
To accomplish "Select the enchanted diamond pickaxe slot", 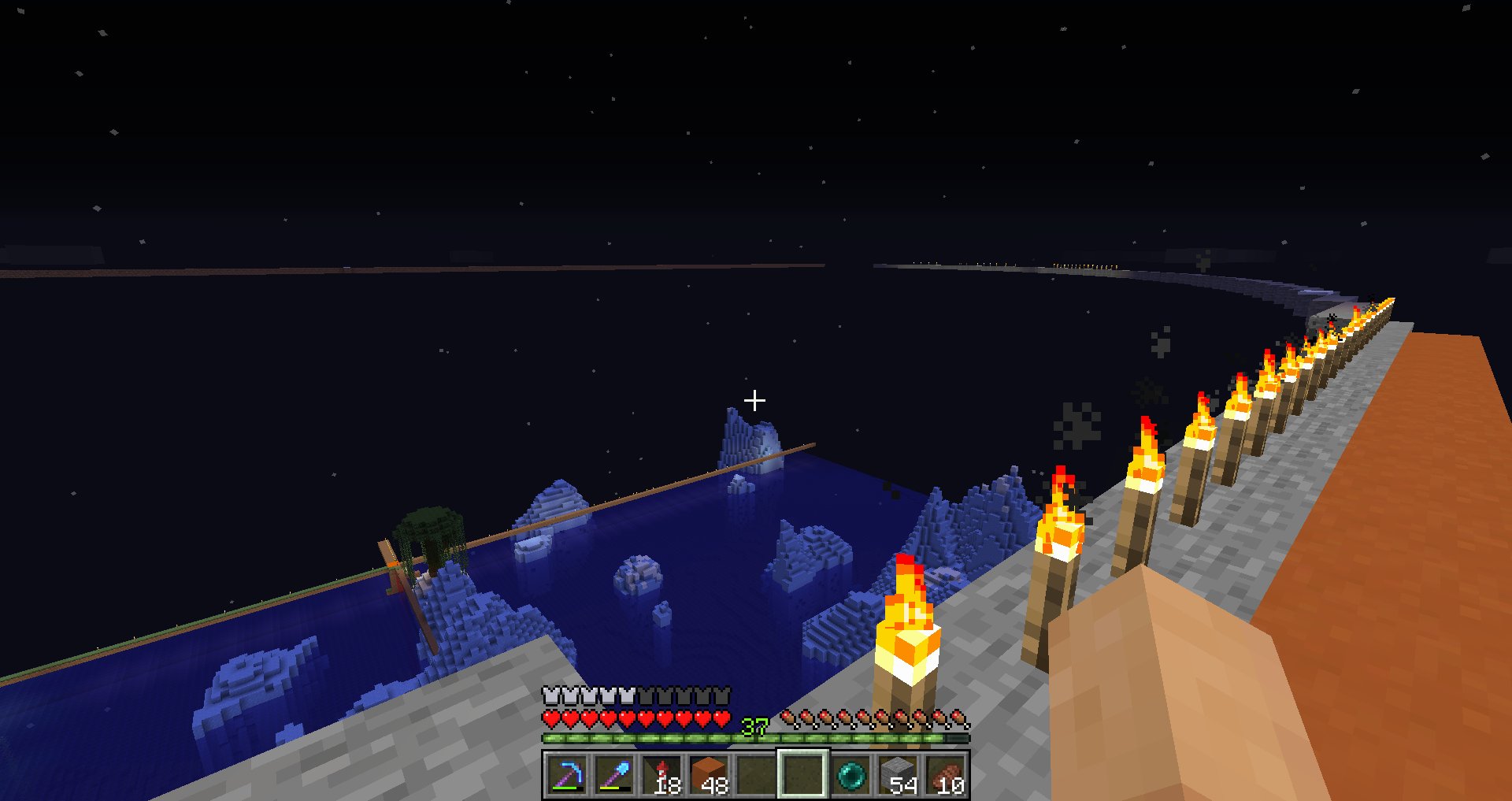I will [566, 774].
